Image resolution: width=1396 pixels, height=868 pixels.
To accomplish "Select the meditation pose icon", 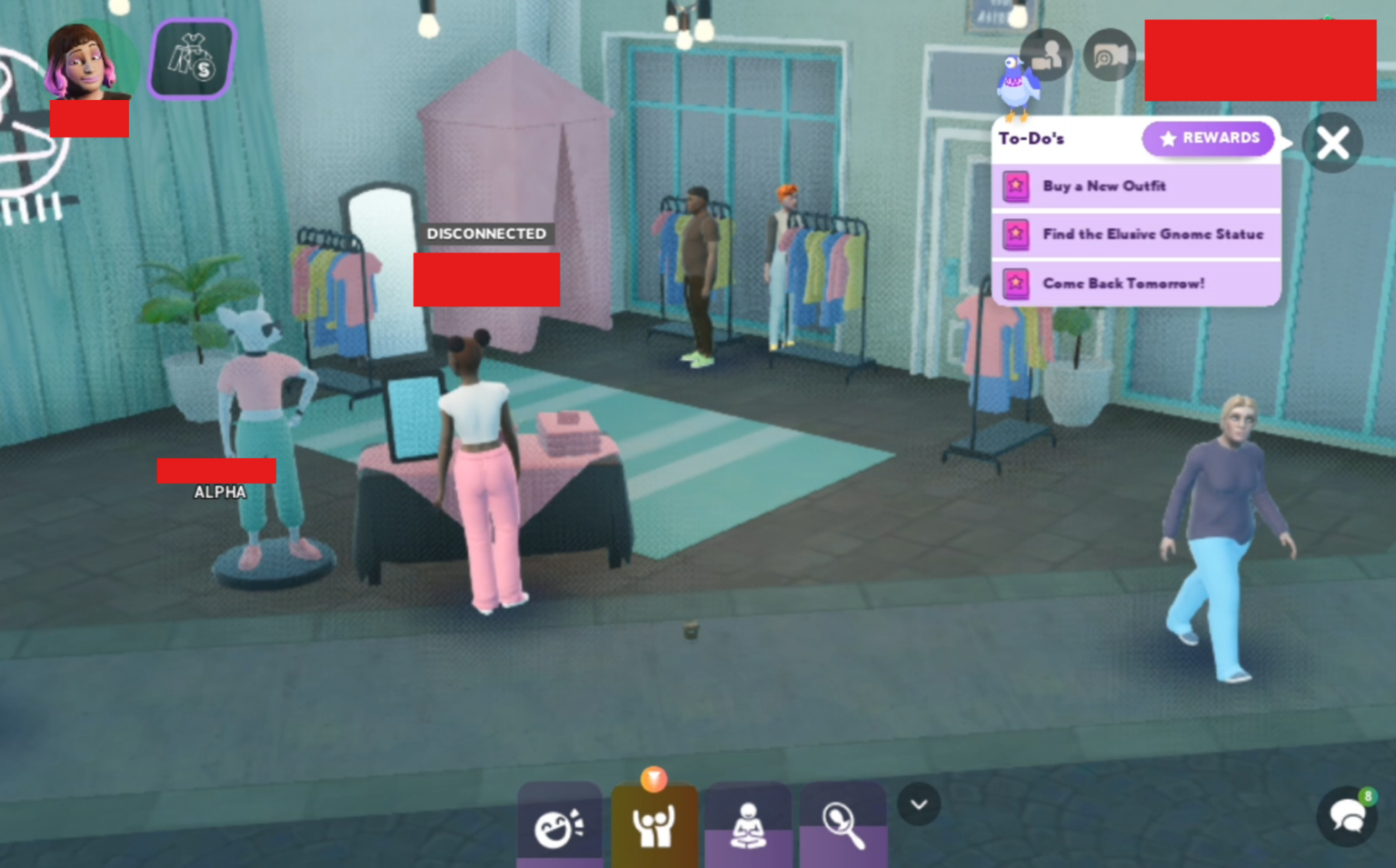I will (748, 823).
